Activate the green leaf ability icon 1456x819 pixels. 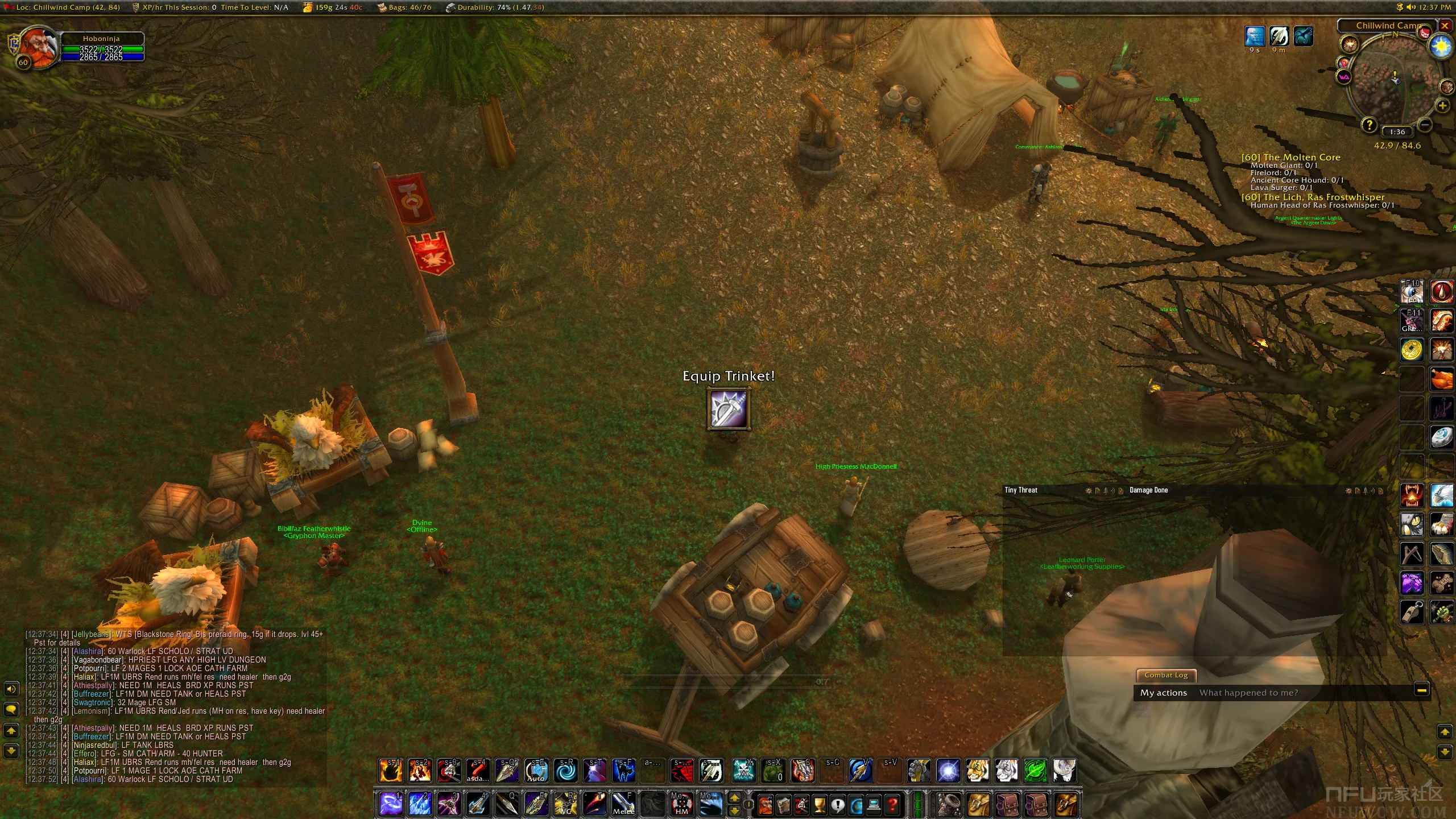click(1035, 771)
